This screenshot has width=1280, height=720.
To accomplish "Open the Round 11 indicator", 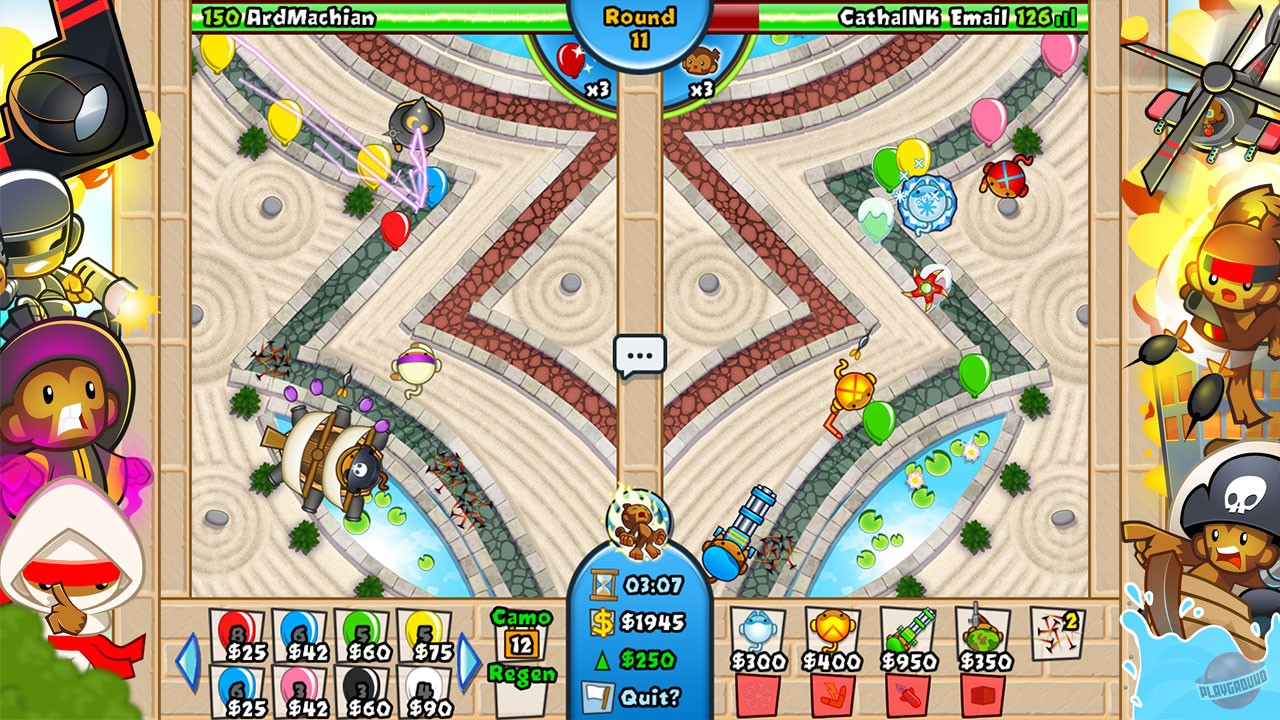I will point(640,20).
